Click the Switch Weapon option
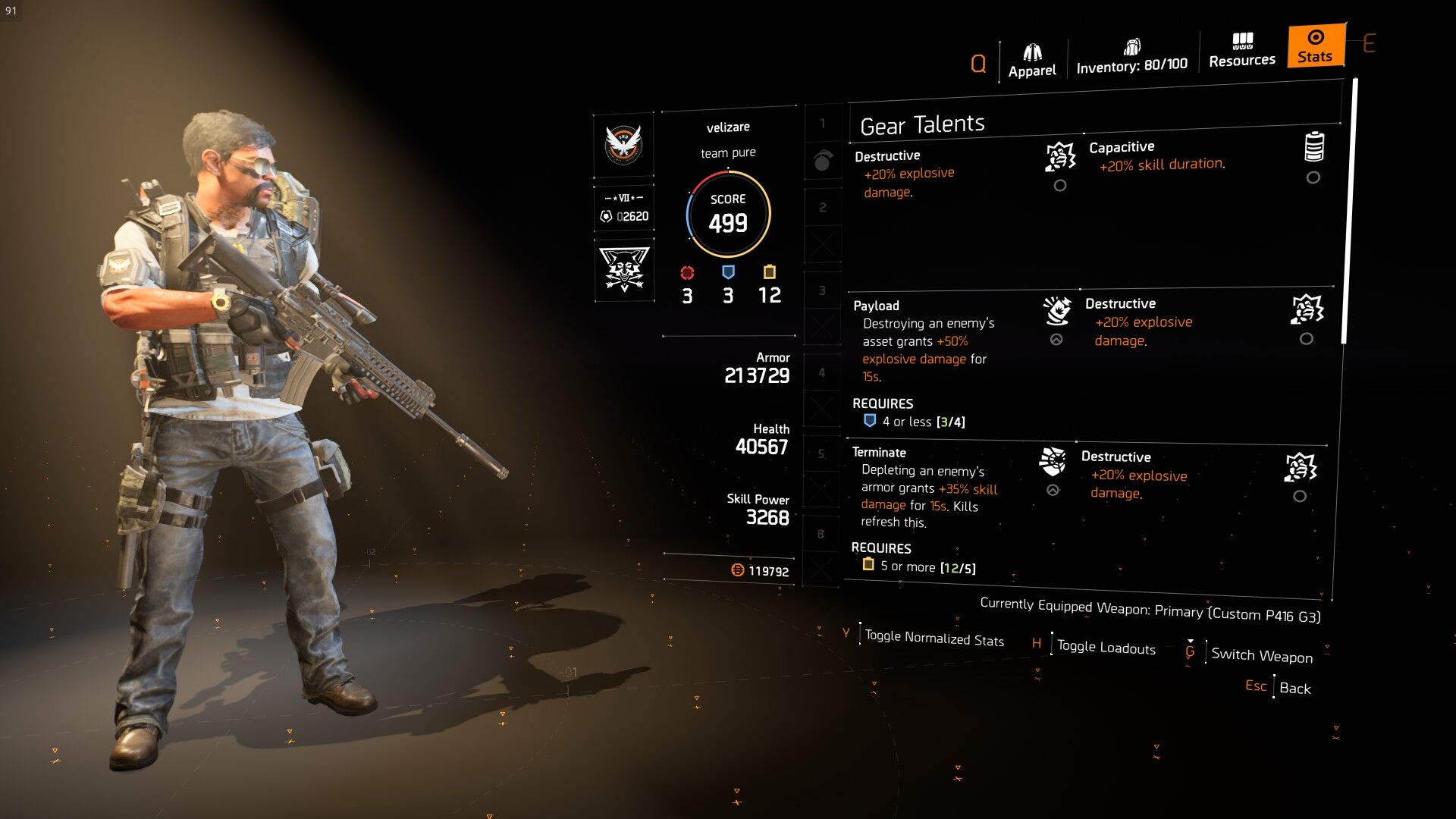Image resolution: width=1456 pixels, height=819 pixels. click(x=1261, y=654)
